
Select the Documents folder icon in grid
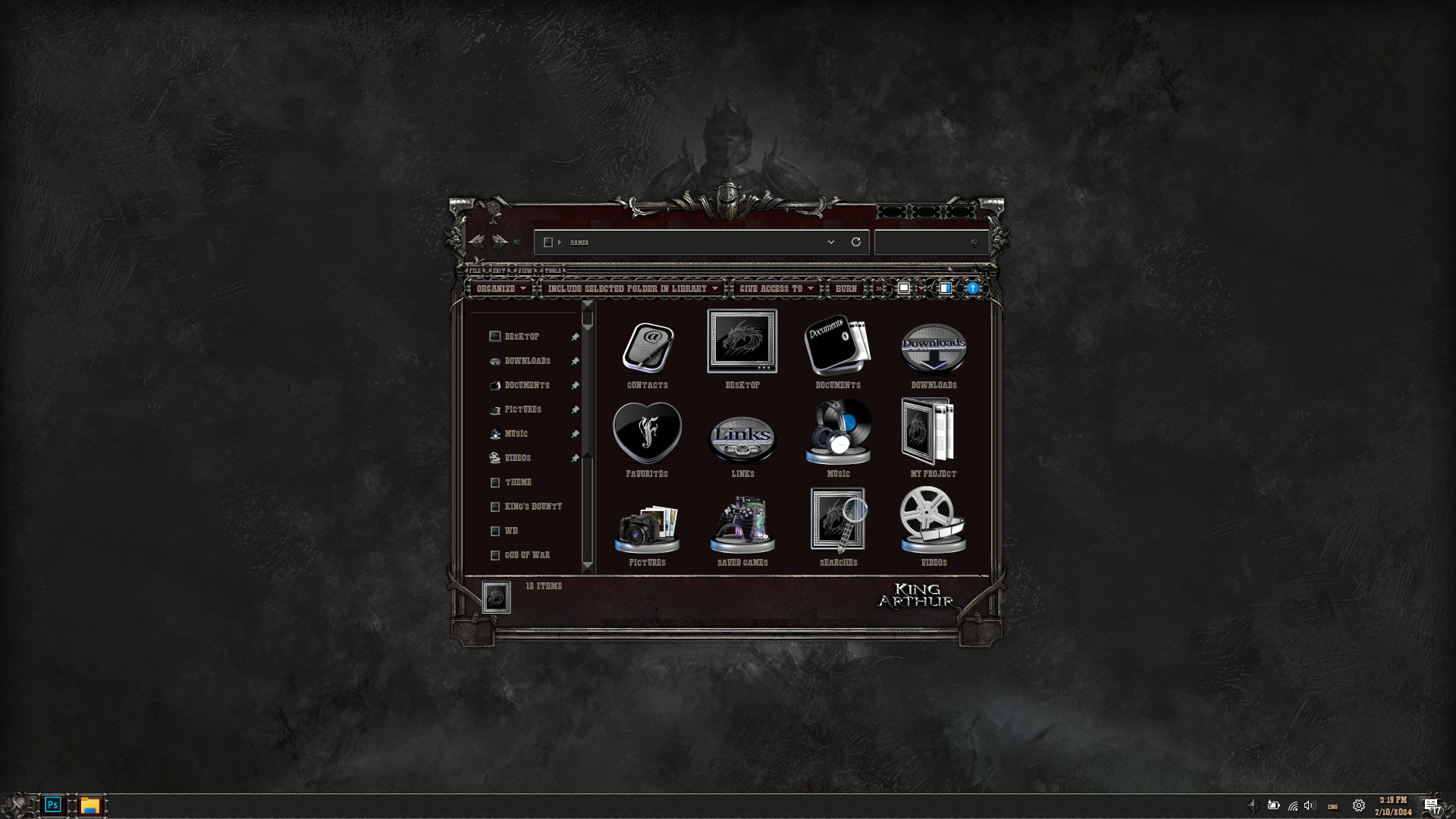pos(838,346)
